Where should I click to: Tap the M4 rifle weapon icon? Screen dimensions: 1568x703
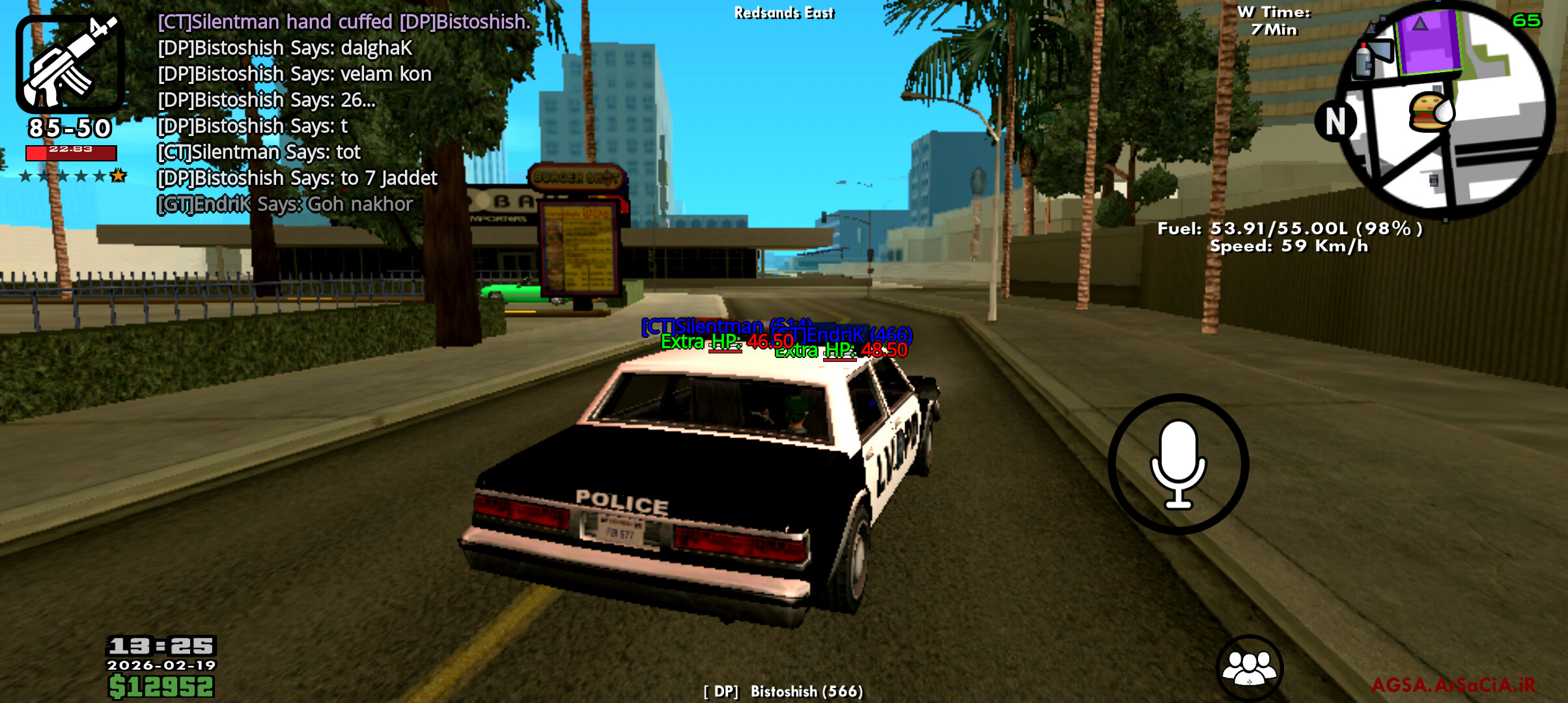point(70,63)
